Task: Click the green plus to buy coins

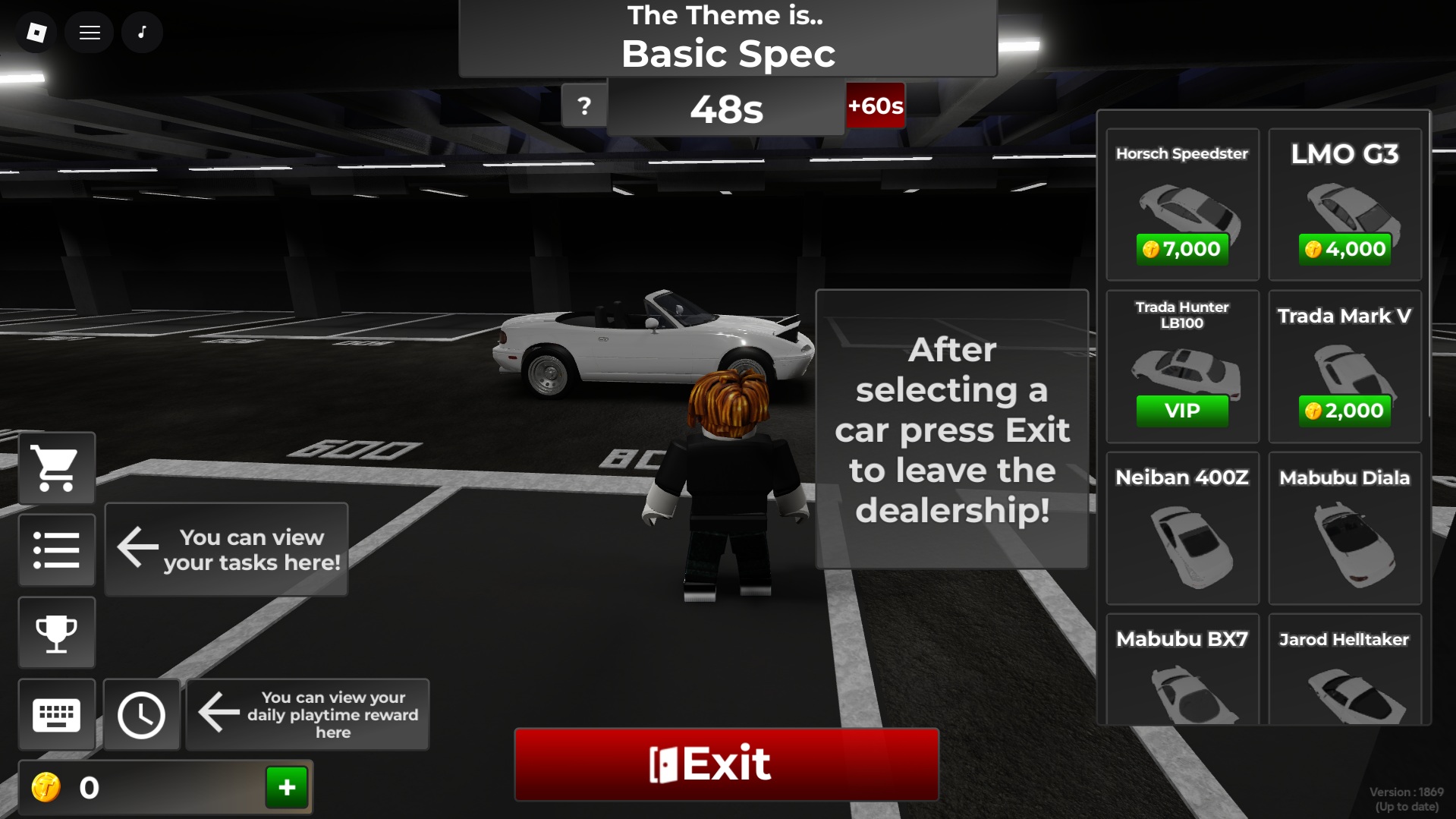Action: coord(286,787)
